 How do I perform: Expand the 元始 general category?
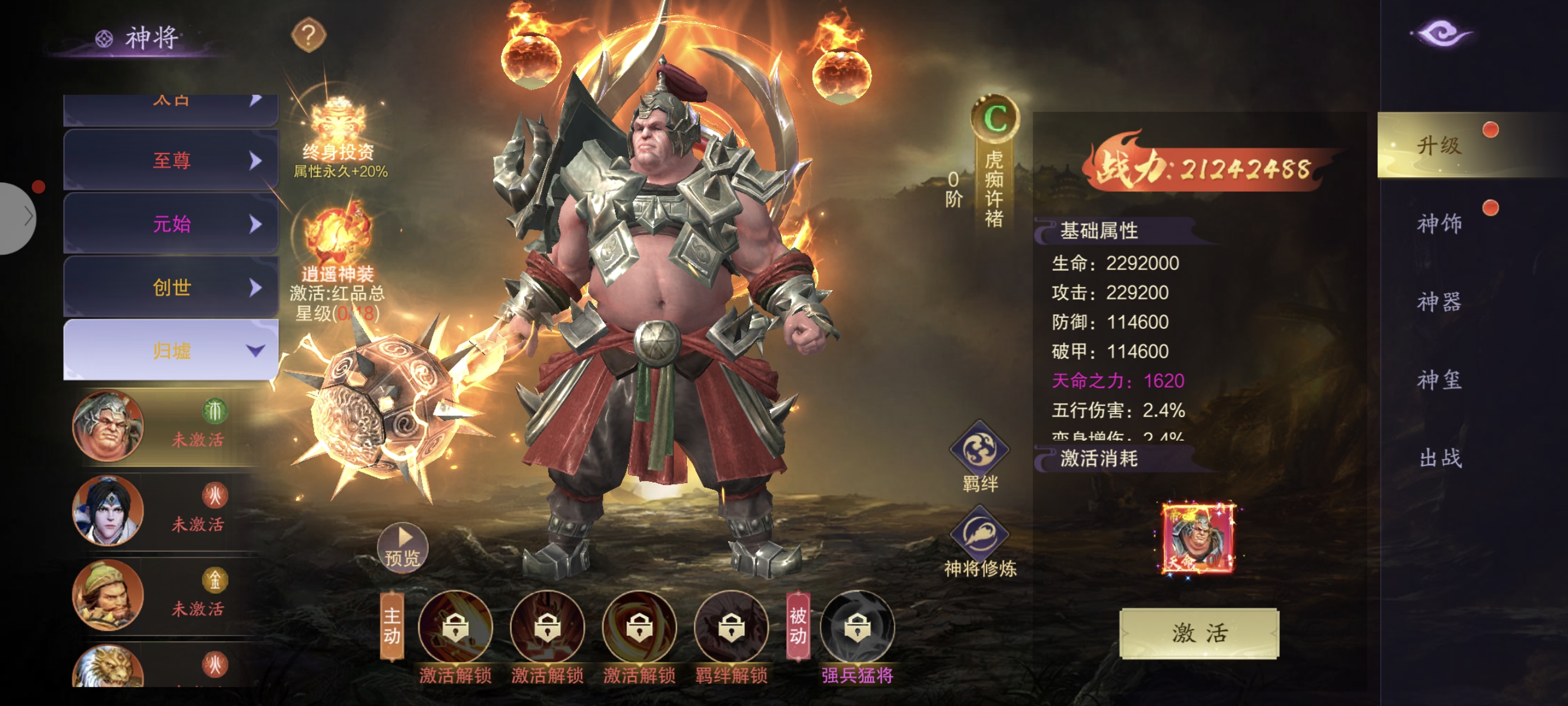click(x=171, y=224)
